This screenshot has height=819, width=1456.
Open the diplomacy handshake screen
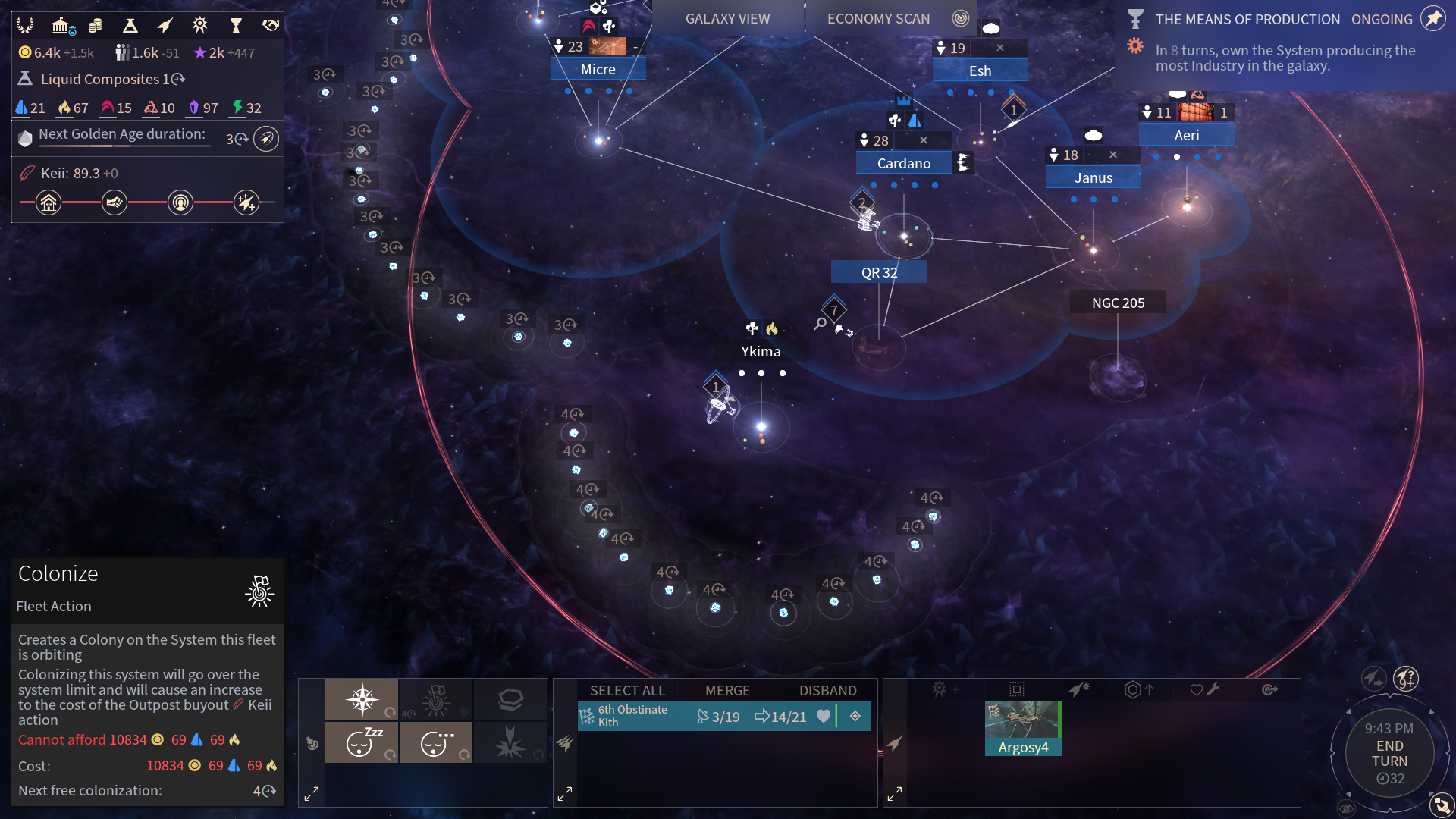[271, 26]
